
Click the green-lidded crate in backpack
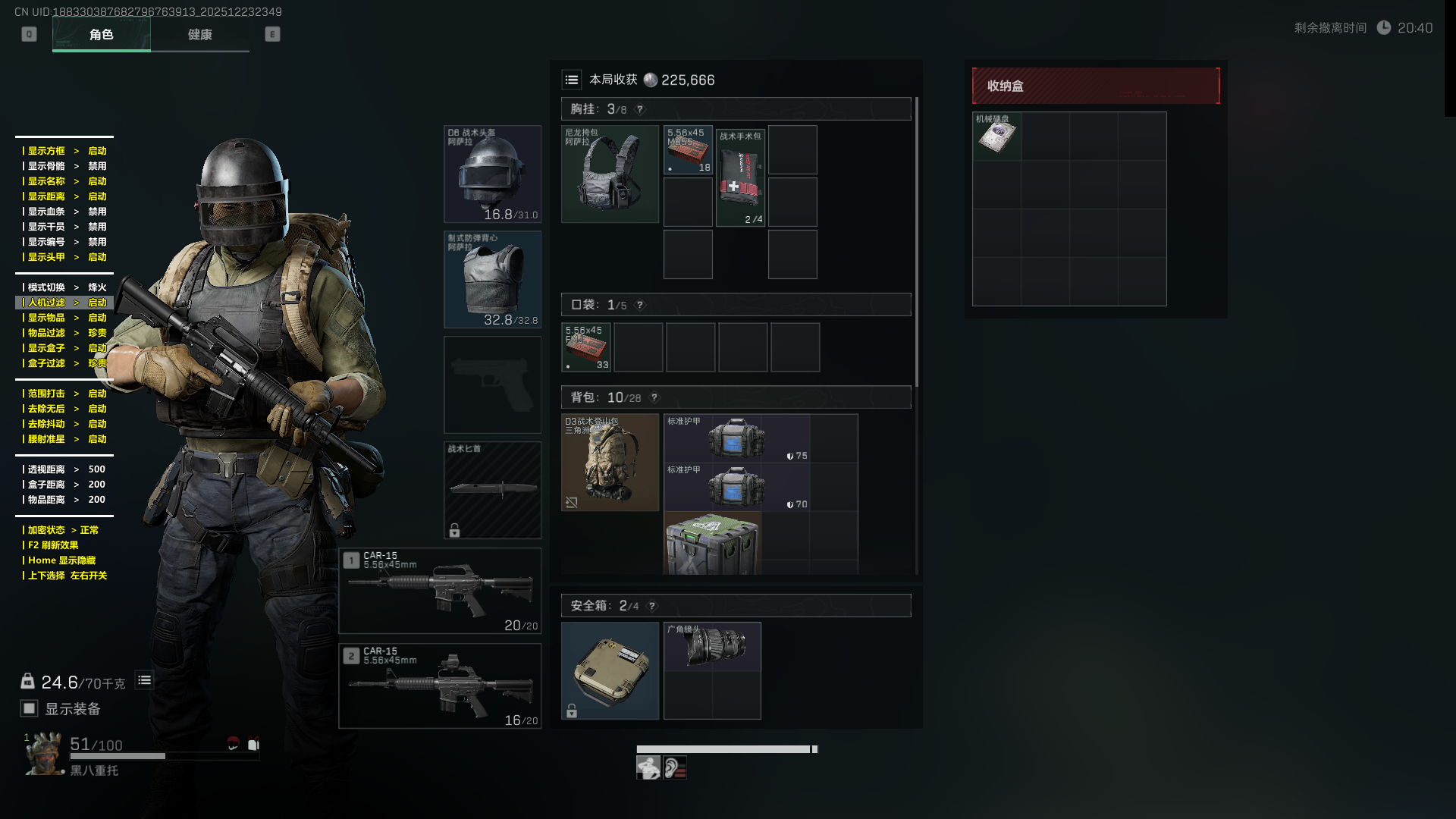point(712,543)
